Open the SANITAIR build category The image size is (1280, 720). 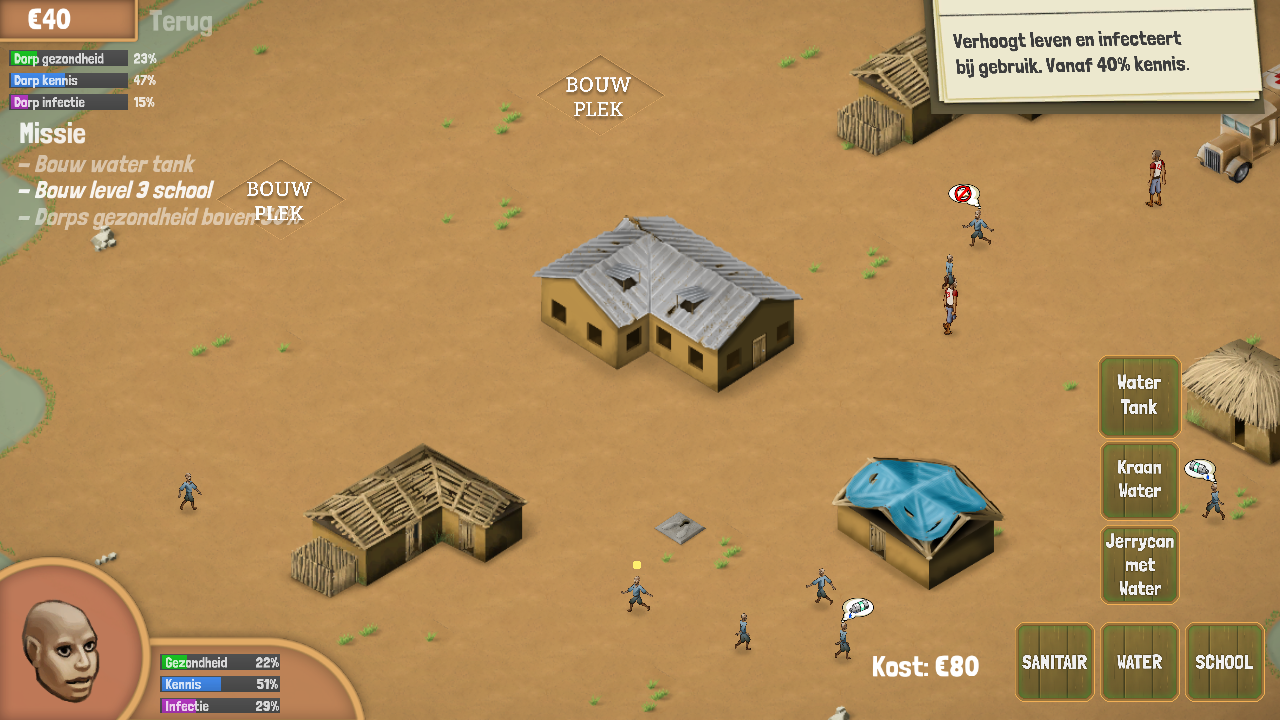[x=1054, y=662]
